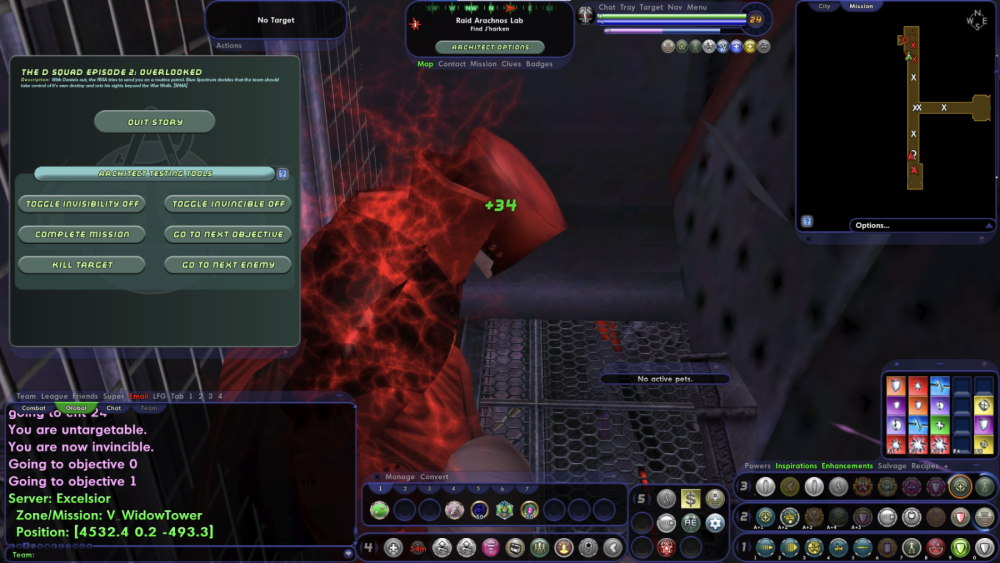This screenshot has height=563, width=1000.
Task: Open the Email link above chat
Action: tap(139, 397)
